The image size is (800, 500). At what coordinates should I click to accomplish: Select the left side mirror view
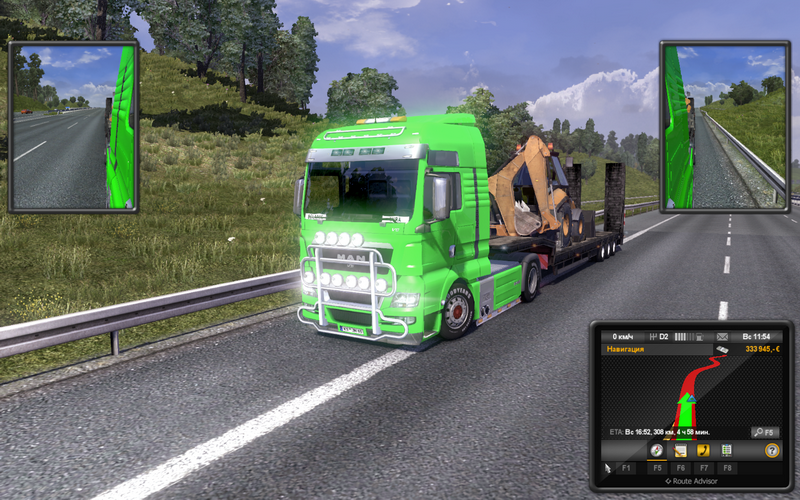point(73,126)
